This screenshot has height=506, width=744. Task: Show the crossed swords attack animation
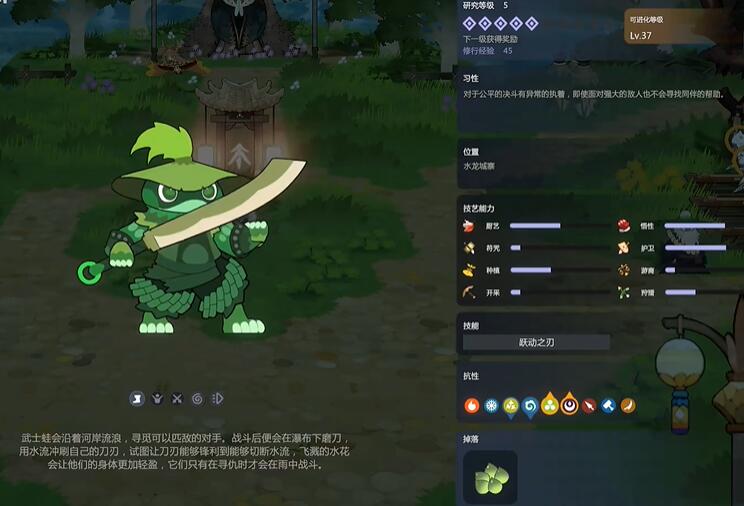pyautogui.click(x=177, y=399)
